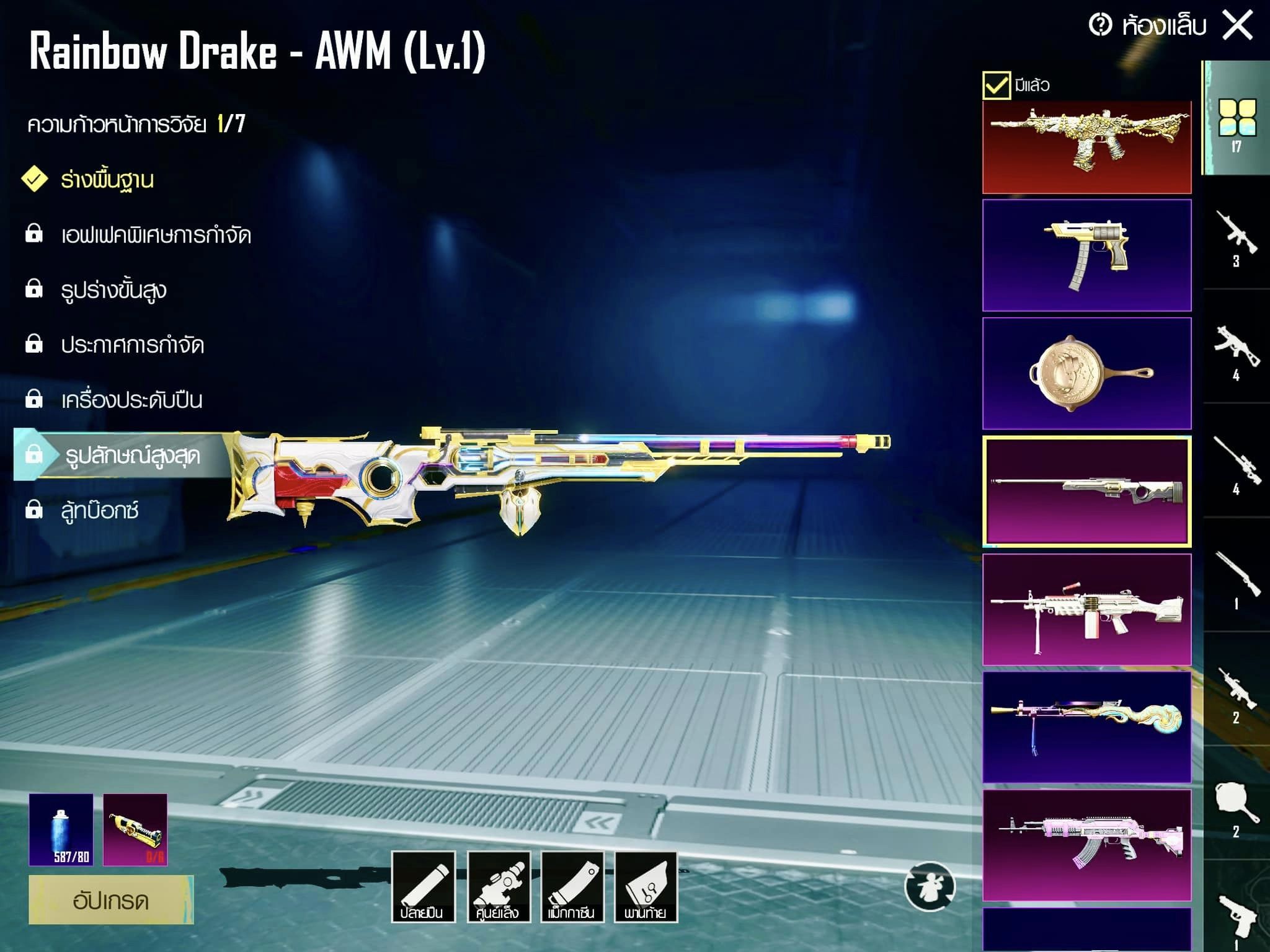Open เครื่องประดับปืน locked entry
The image size is (1270, 952).
(x=131, y=400)
